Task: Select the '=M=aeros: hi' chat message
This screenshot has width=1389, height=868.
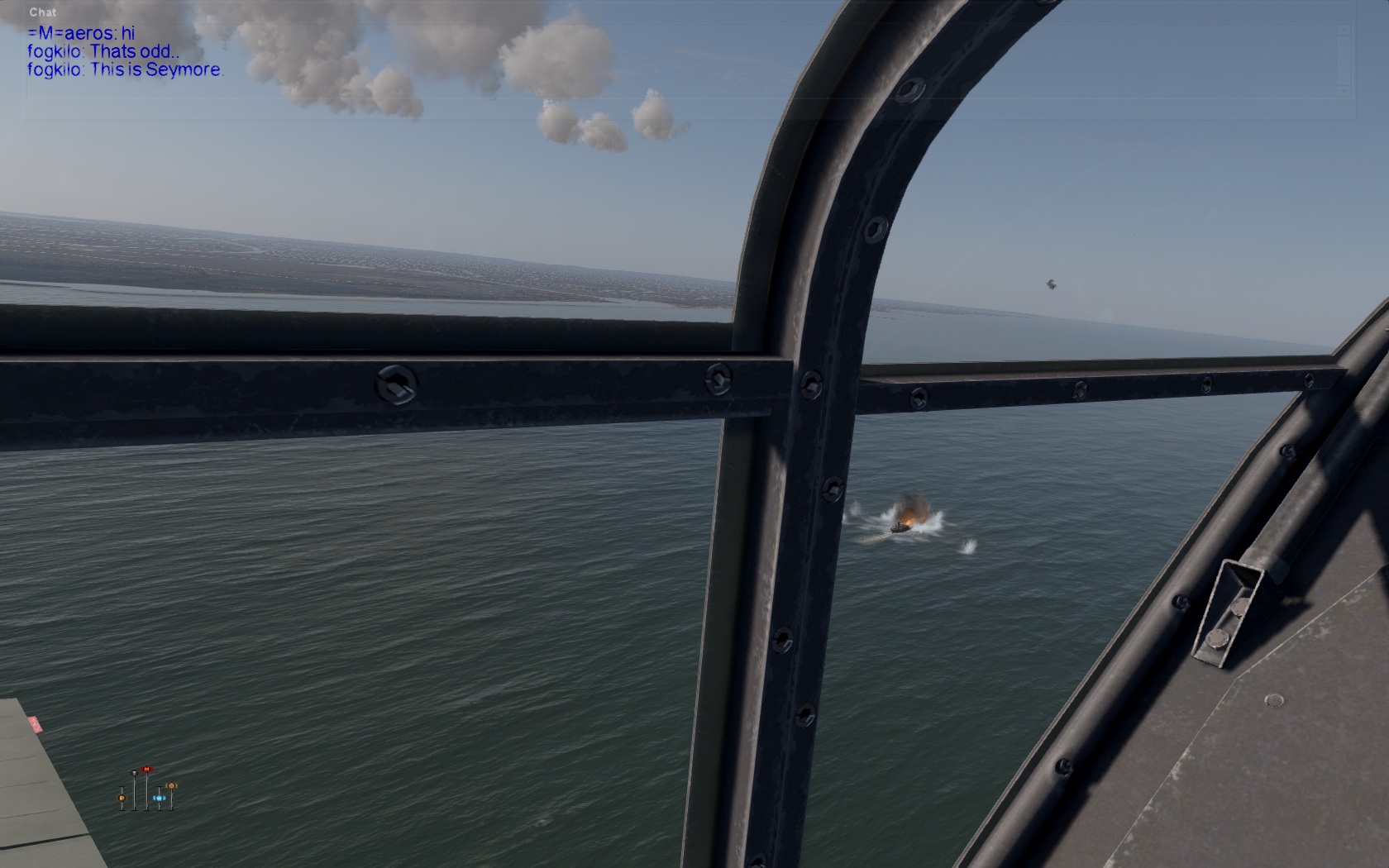Action: [x=81, y=34]
